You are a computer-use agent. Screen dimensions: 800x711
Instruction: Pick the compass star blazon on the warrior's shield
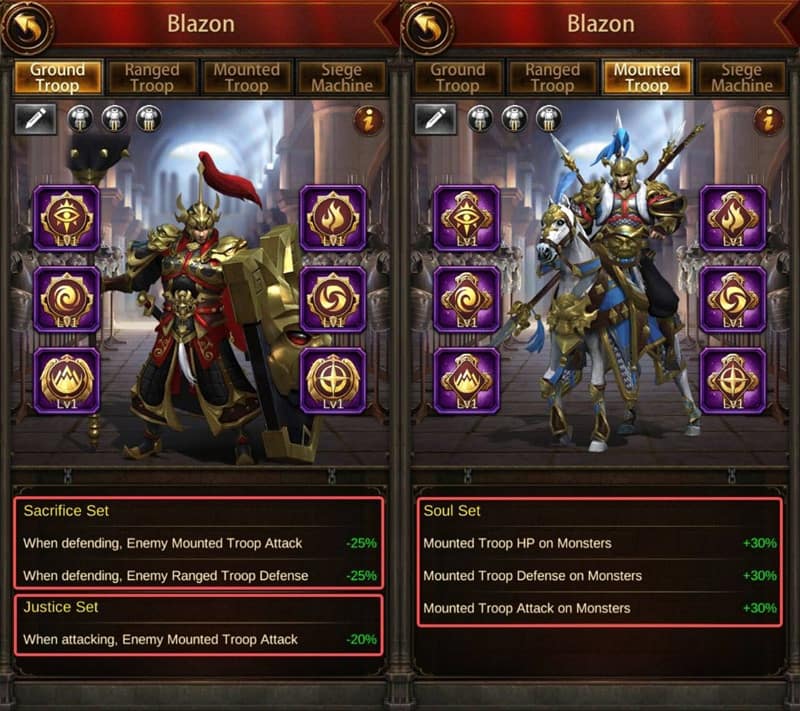pyautogui.click(x=333, y=380)
